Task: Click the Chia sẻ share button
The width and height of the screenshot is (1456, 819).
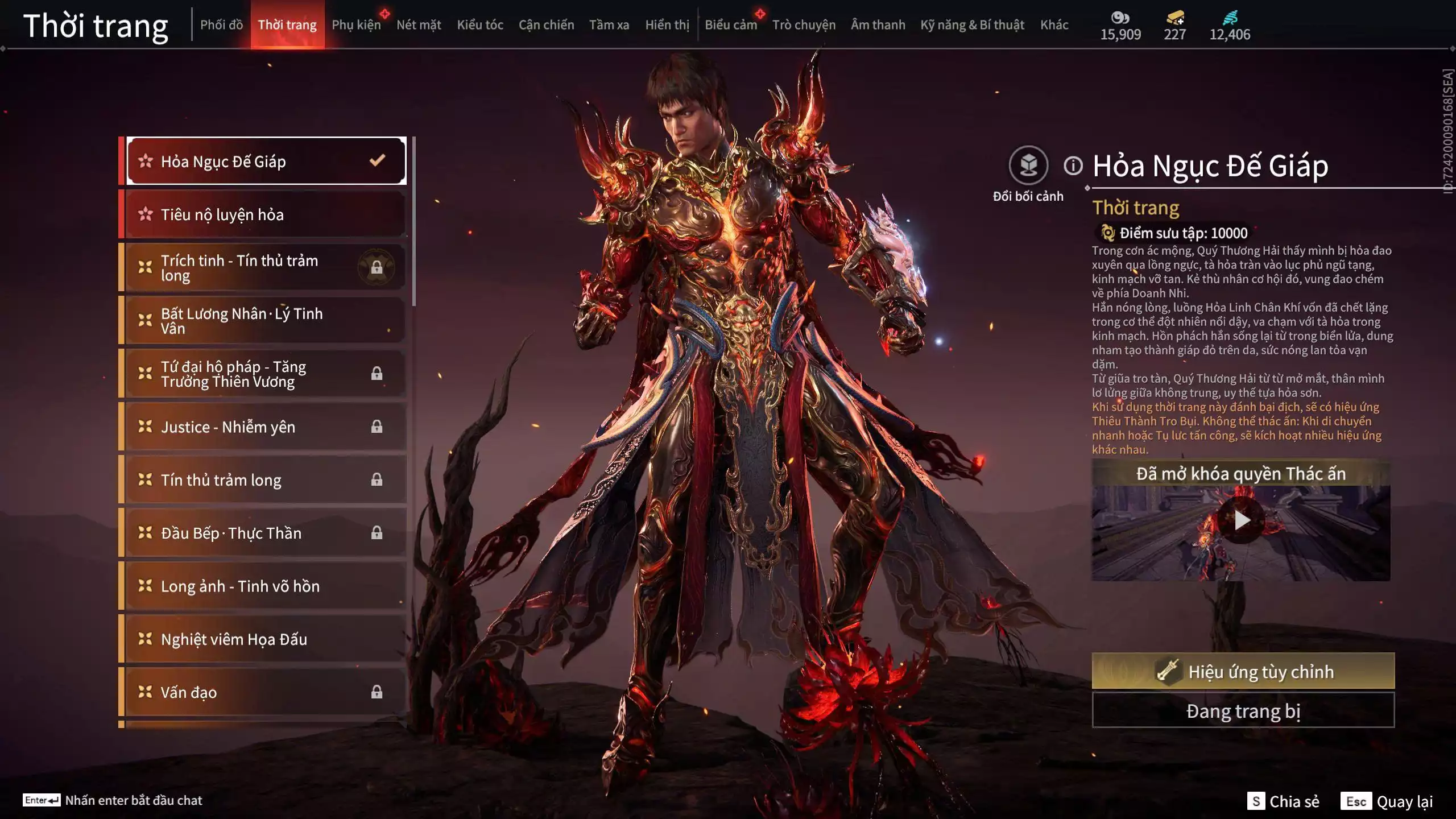Action: (x=1283, y=801)
